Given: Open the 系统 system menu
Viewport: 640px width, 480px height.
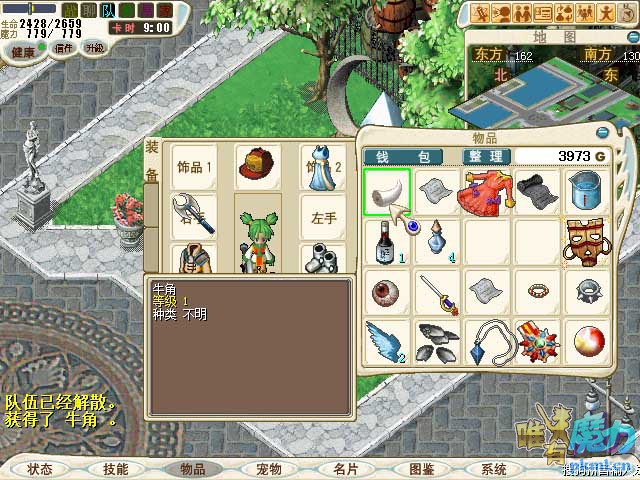Looking at the screenshot, I should [x=494, y=468].
